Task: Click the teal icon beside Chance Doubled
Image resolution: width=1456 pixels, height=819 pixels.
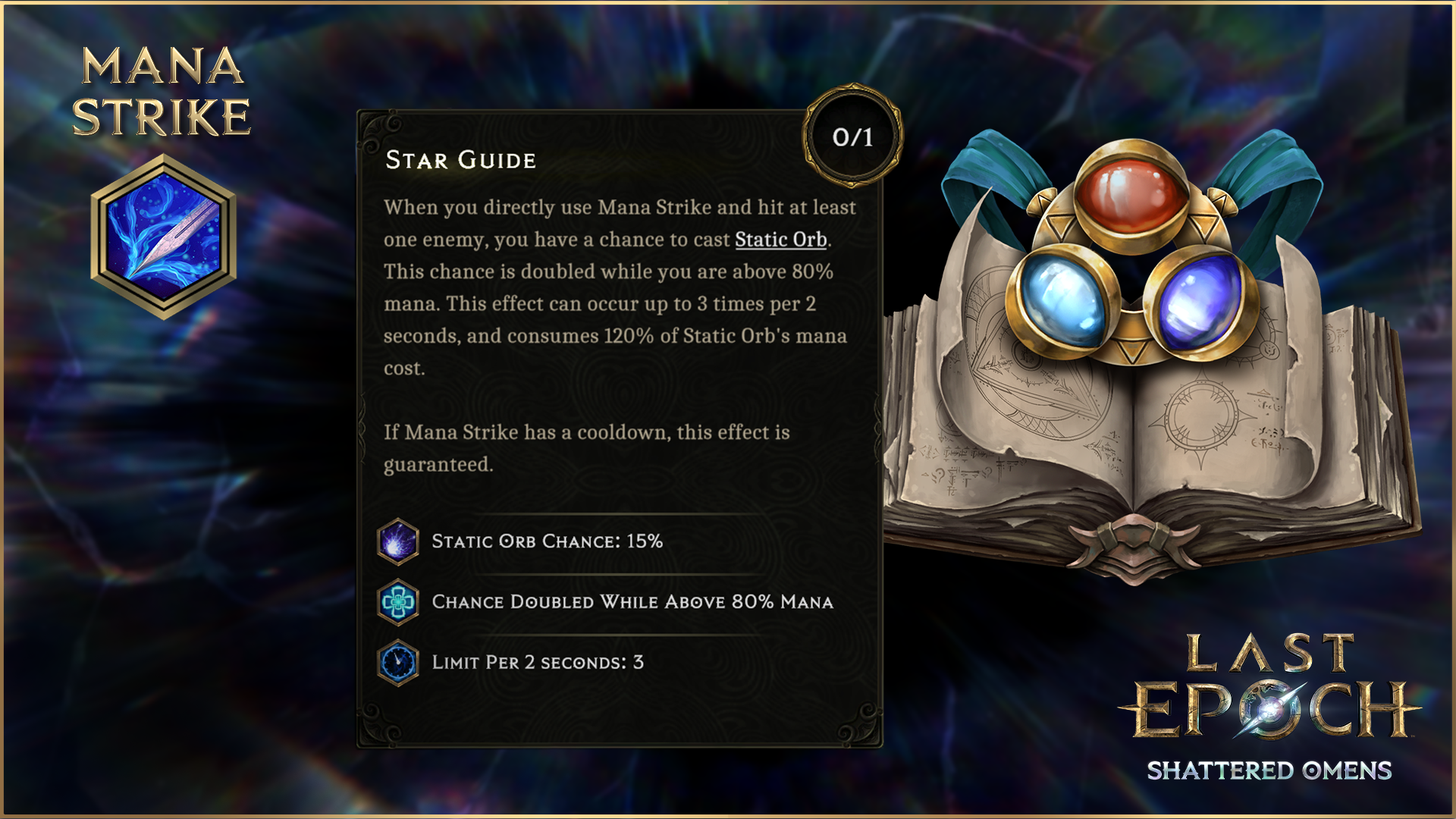Action: 398,602
